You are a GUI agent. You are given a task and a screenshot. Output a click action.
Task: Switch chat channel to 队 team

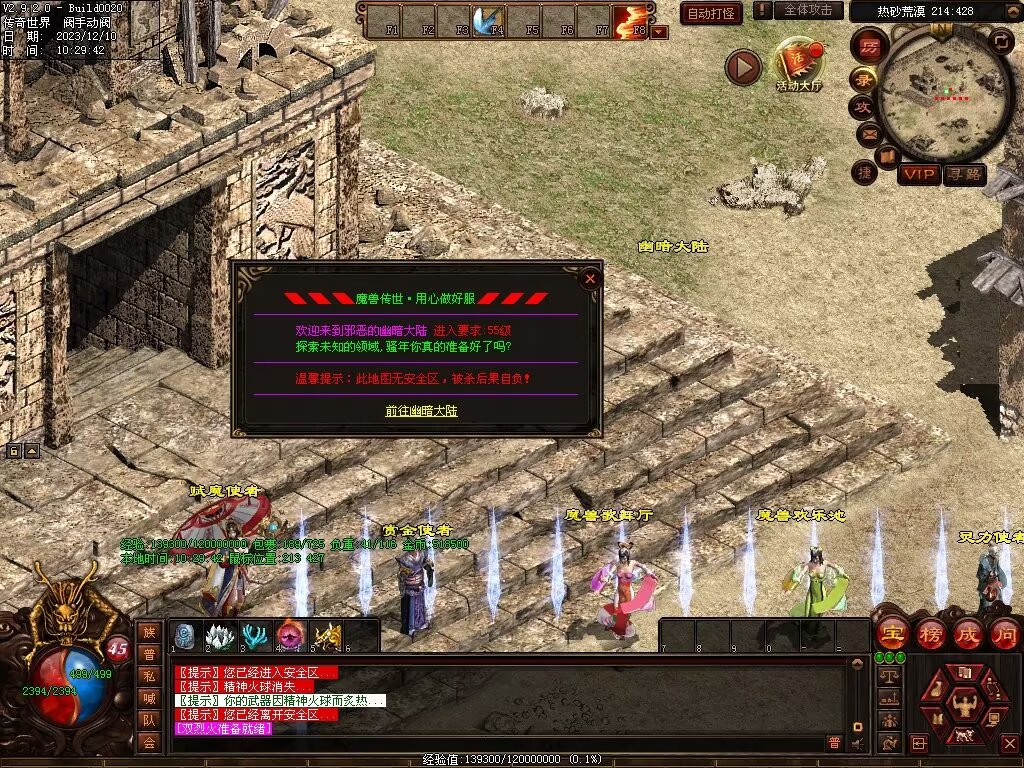coord(149,720)
